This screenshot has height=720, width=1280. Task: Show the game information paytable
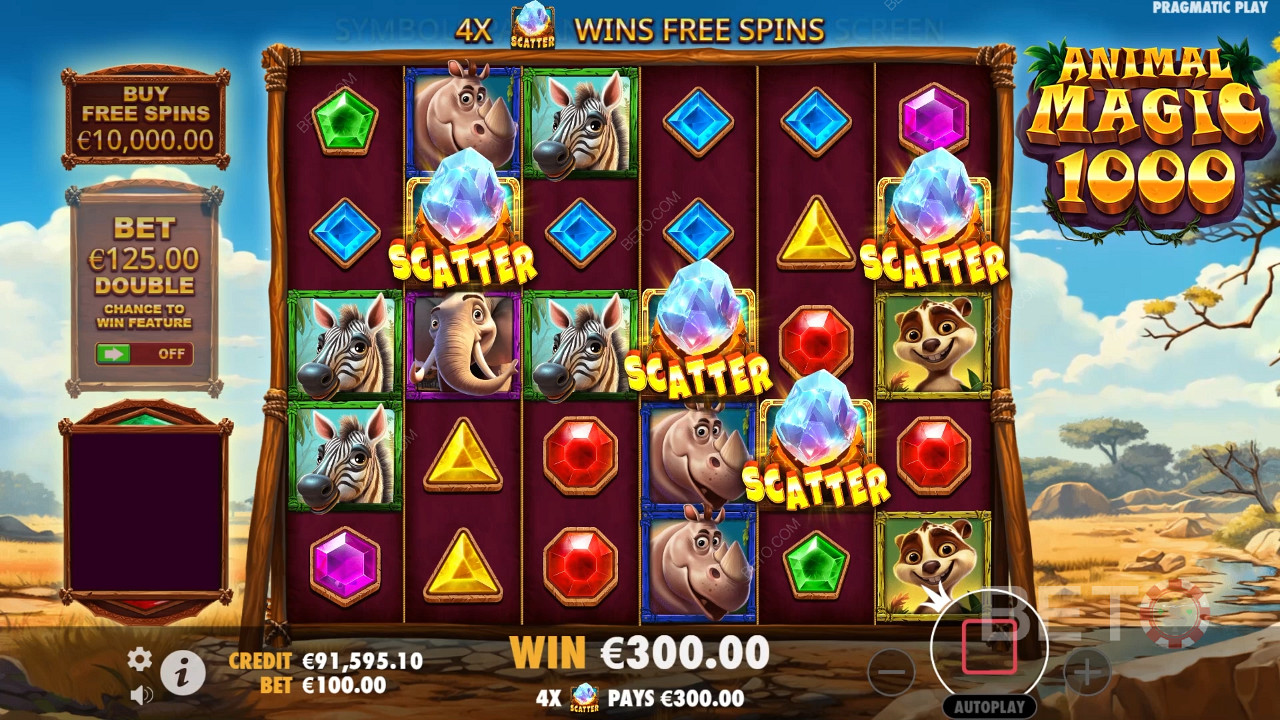click(183, 673)
